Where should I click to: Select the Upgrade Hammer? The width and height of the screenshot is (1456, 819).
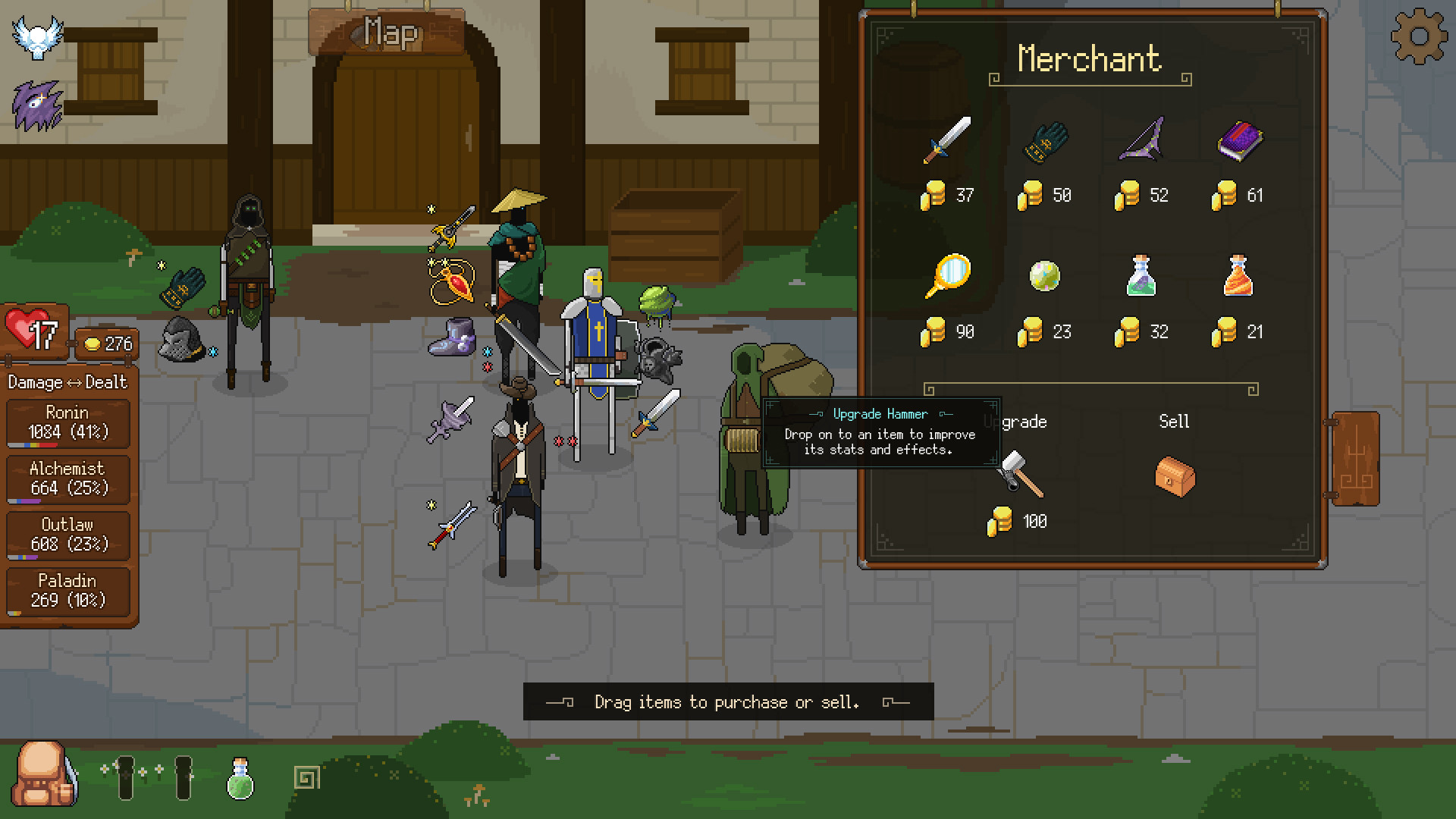1020,475
